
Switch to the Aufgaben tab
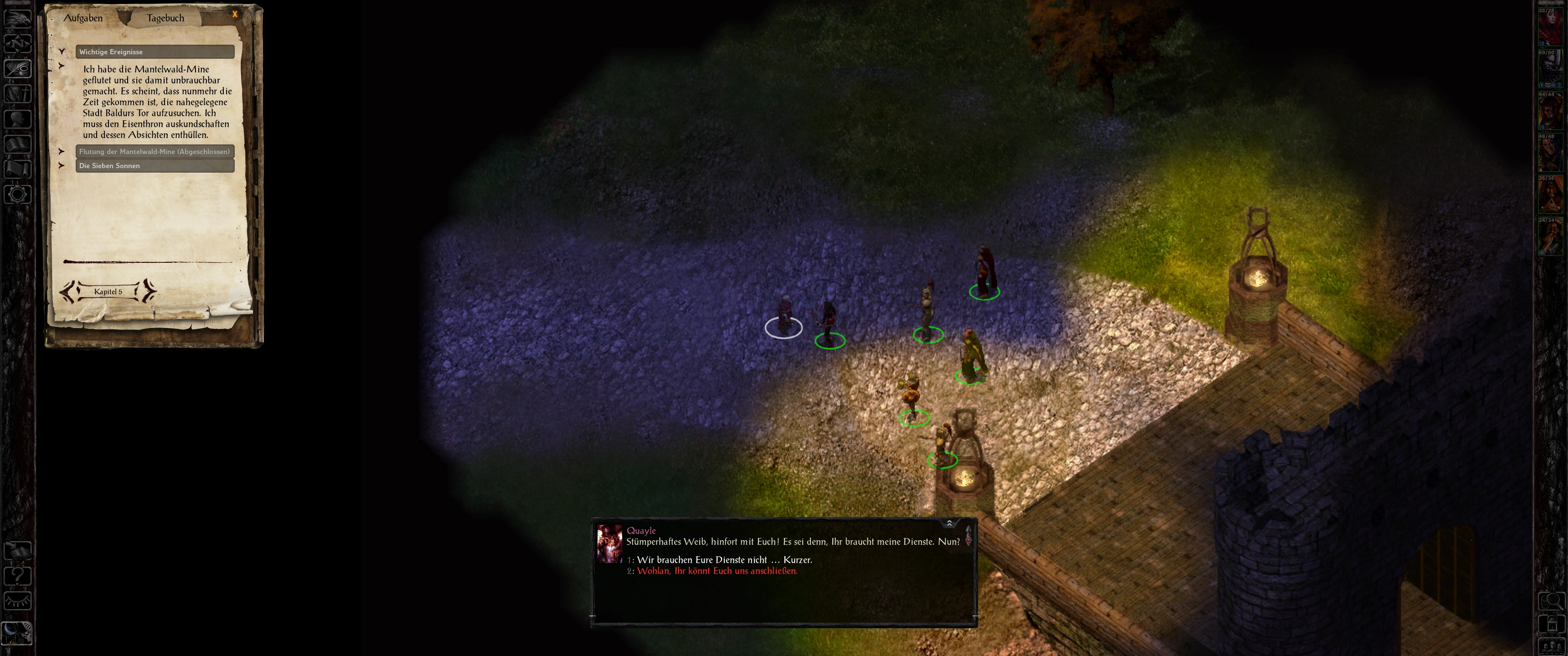pyautogui.click(x=83, y=18)
